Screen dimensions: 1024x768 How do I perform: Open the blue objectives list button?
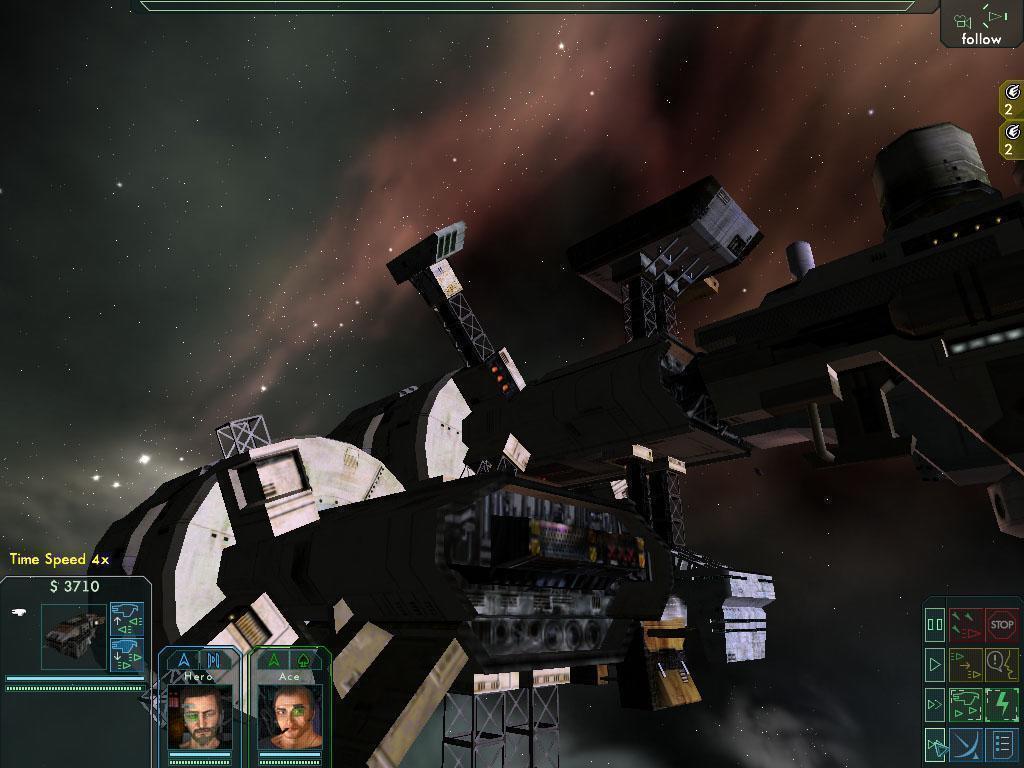click(1002, 744)
